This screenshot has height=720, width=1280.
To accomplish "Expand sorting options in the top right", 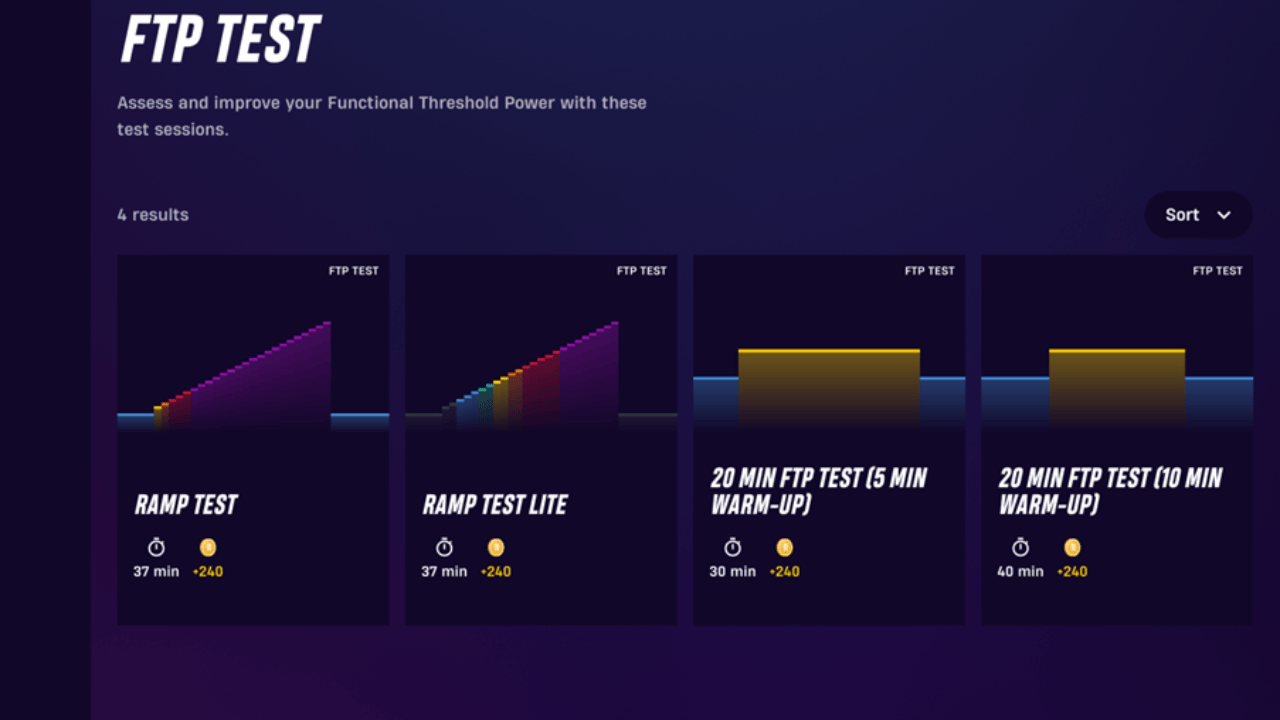I will click(1197, 214).
